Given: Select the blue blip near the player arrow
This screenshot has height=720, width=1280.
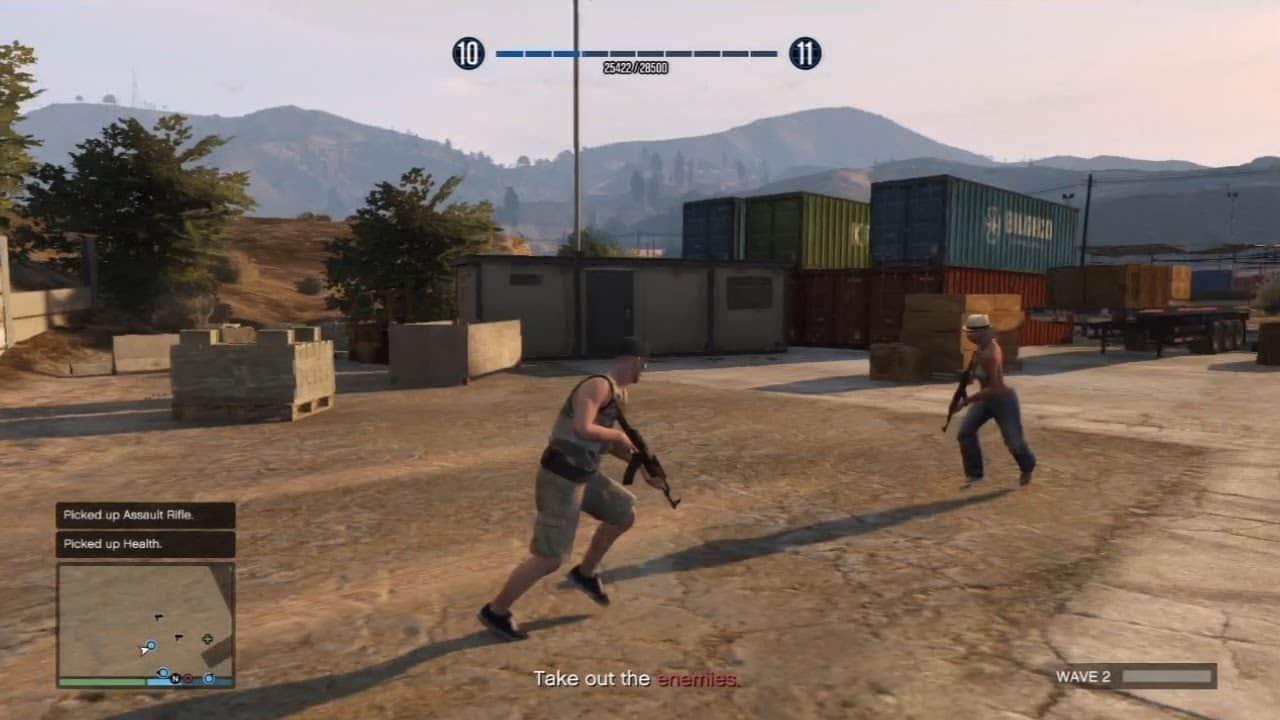Looking at the screenshot, I should [x=151, y=645].
